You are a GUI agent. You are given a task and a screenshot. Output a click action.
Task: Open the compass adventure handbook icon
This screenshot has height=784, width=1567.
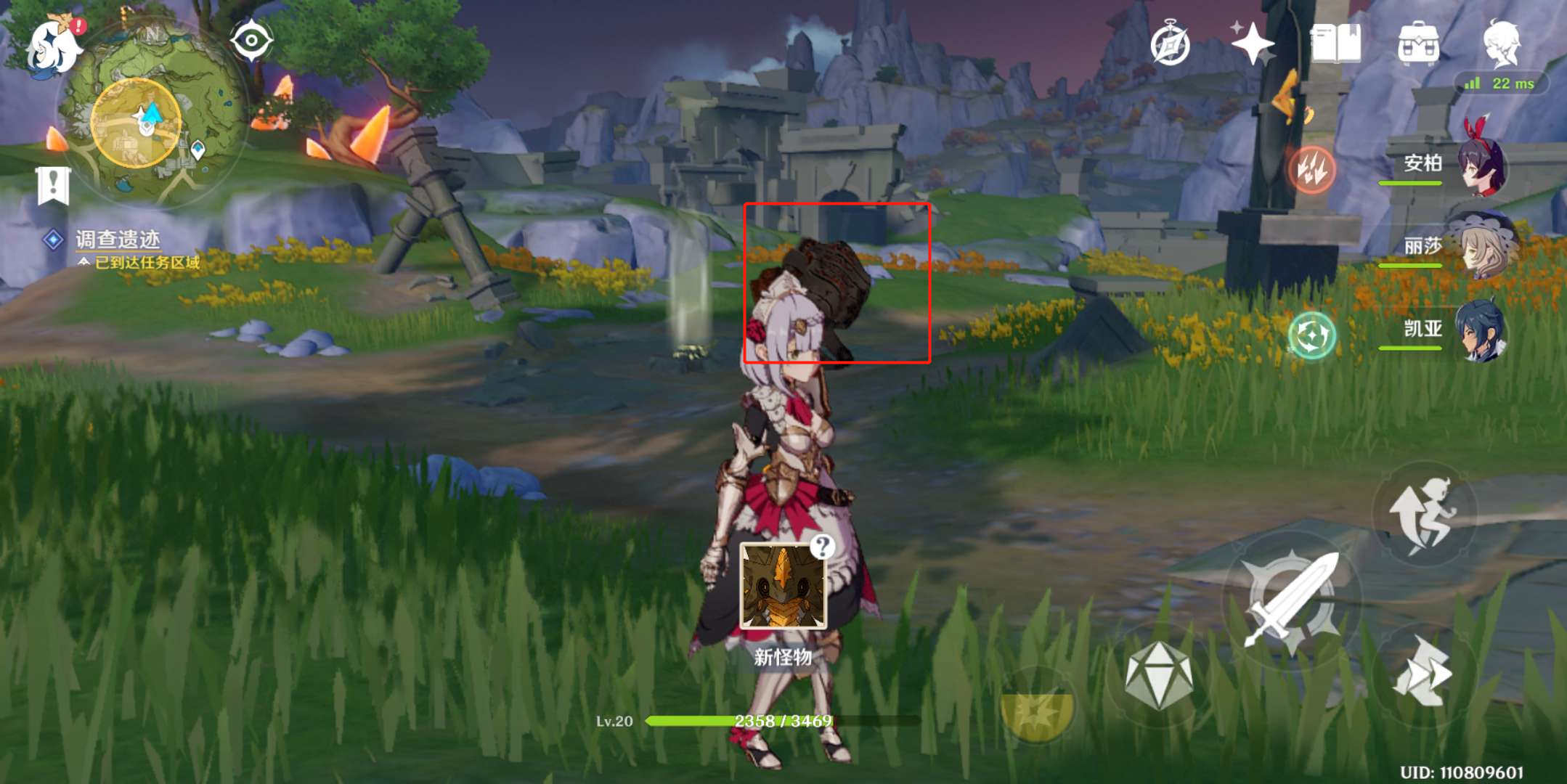pyautogui.click(x=1170, y=44)
